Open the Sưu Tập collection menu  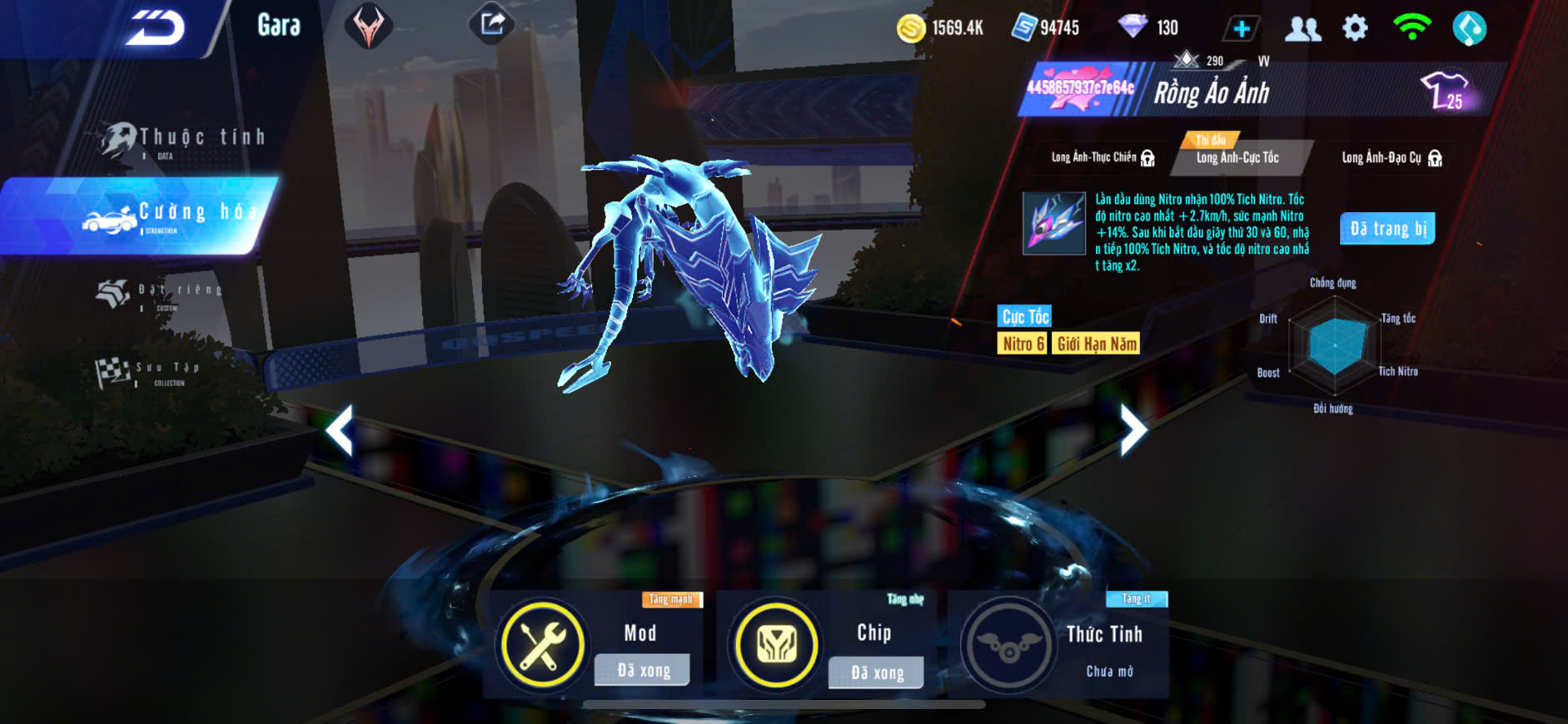click(x=150, y=372)
